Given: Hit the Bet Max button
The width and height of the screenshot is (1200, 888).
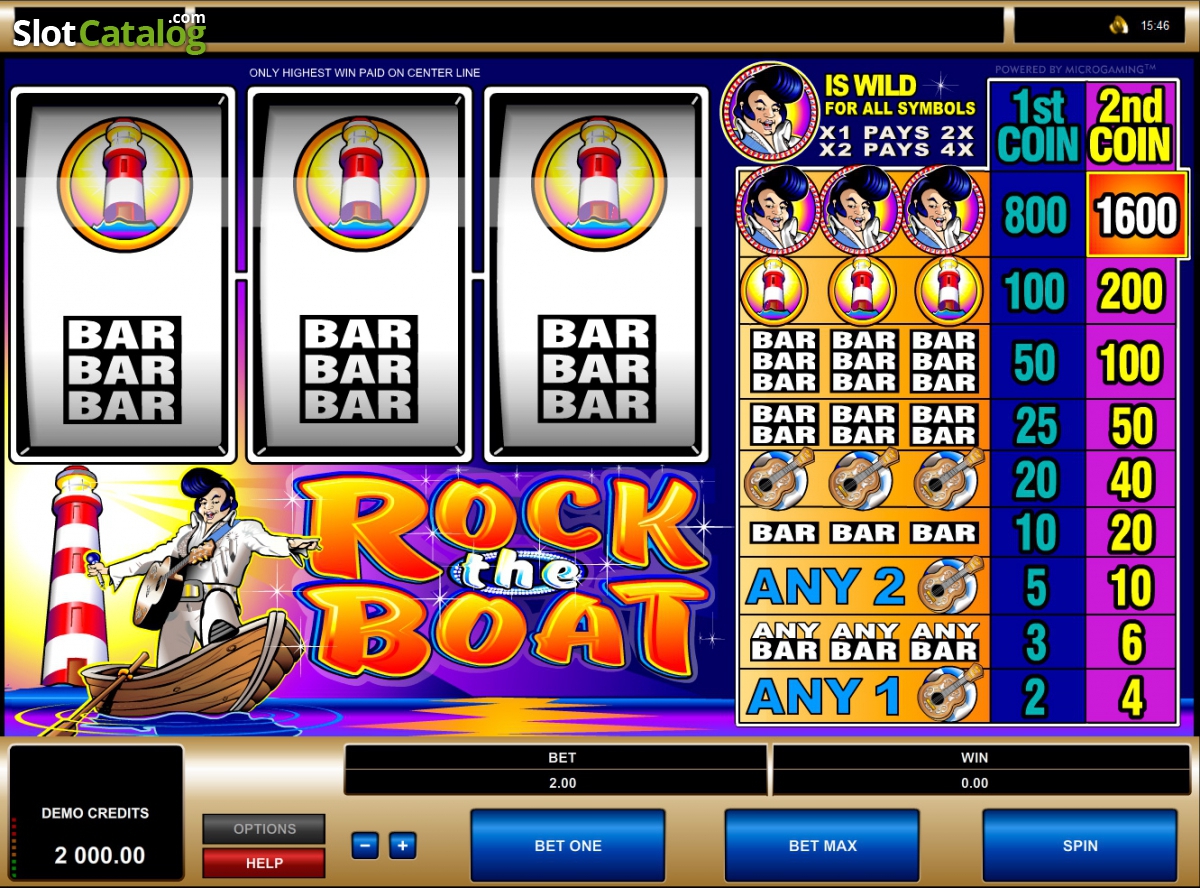Looking at the screenshot, I should tap(822, 845).
